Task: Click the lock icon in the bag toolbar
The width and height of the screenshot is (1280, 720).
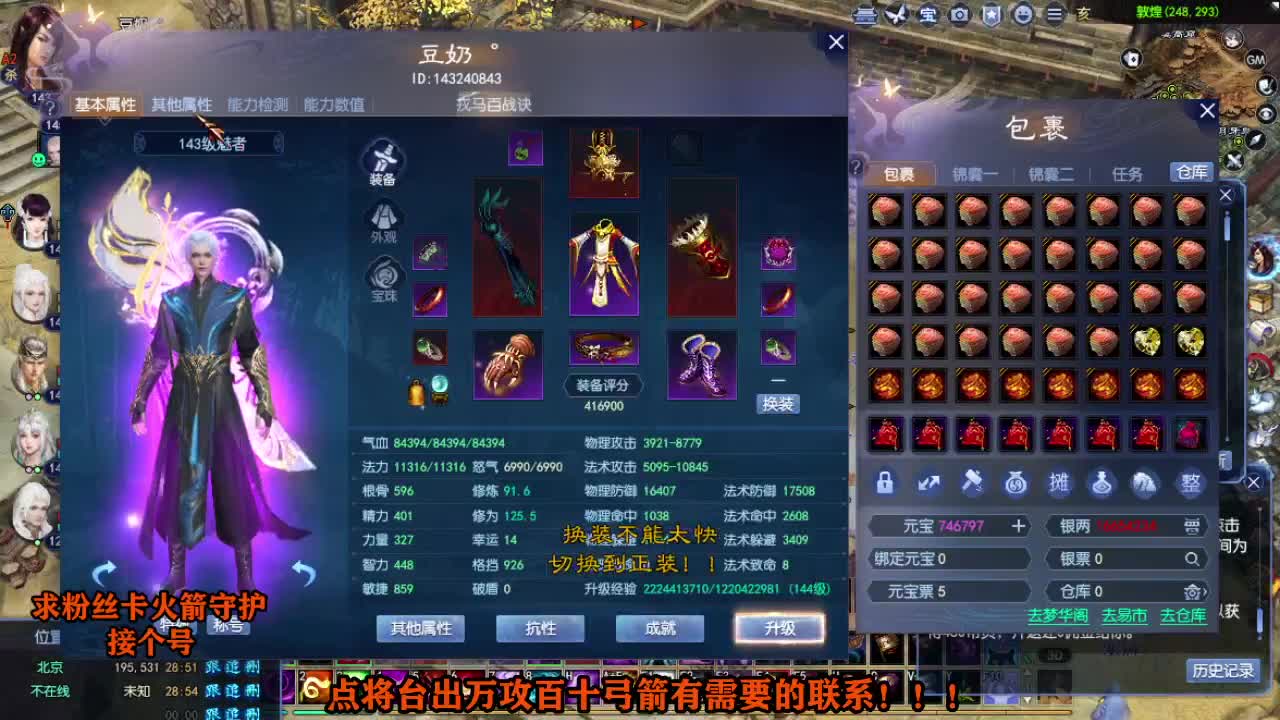Action: [x=885, y=484]
